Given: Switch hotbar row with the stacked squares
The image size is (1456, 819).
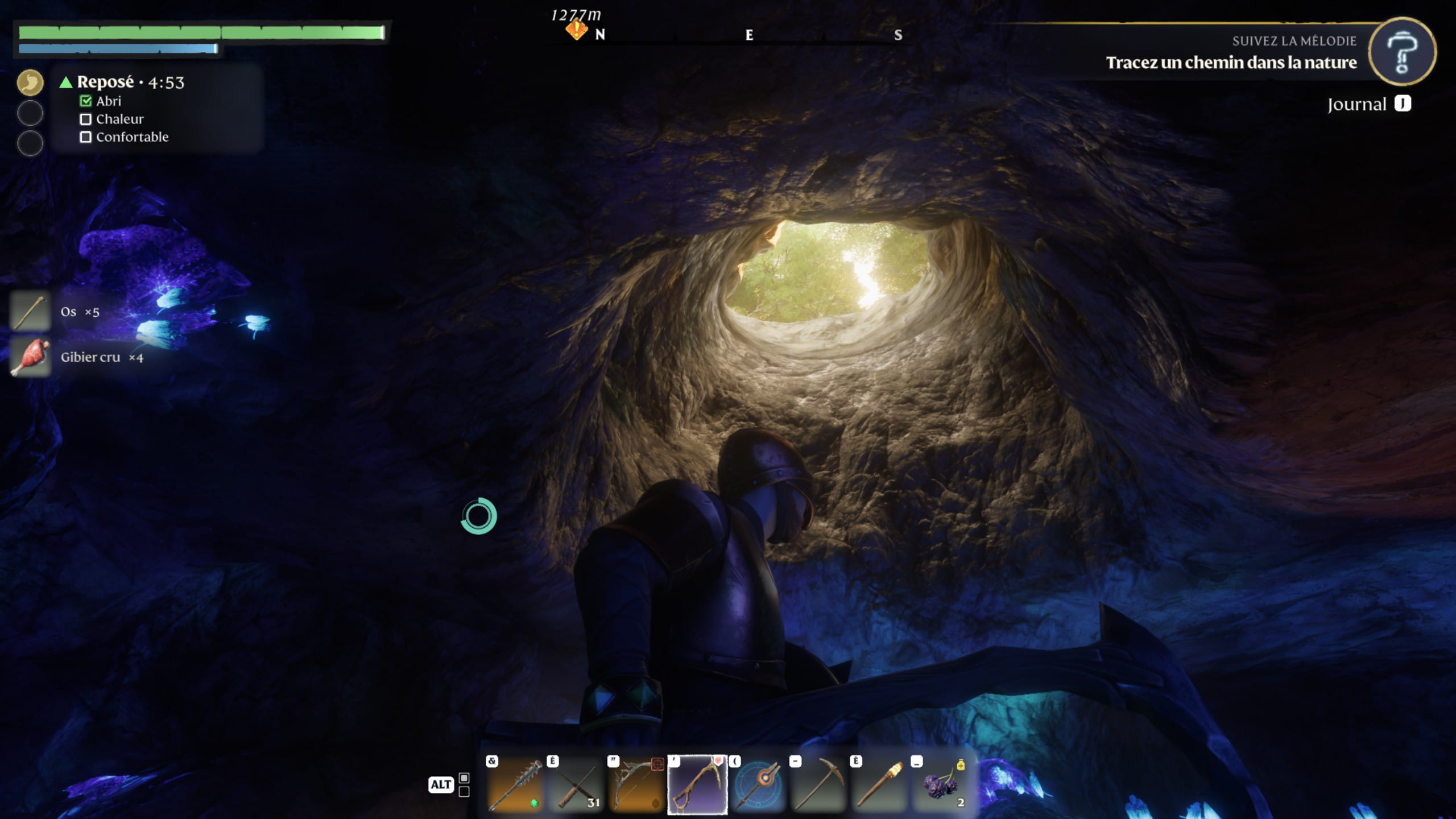Looking at the screenshot, I should click(x=464, y=784).
